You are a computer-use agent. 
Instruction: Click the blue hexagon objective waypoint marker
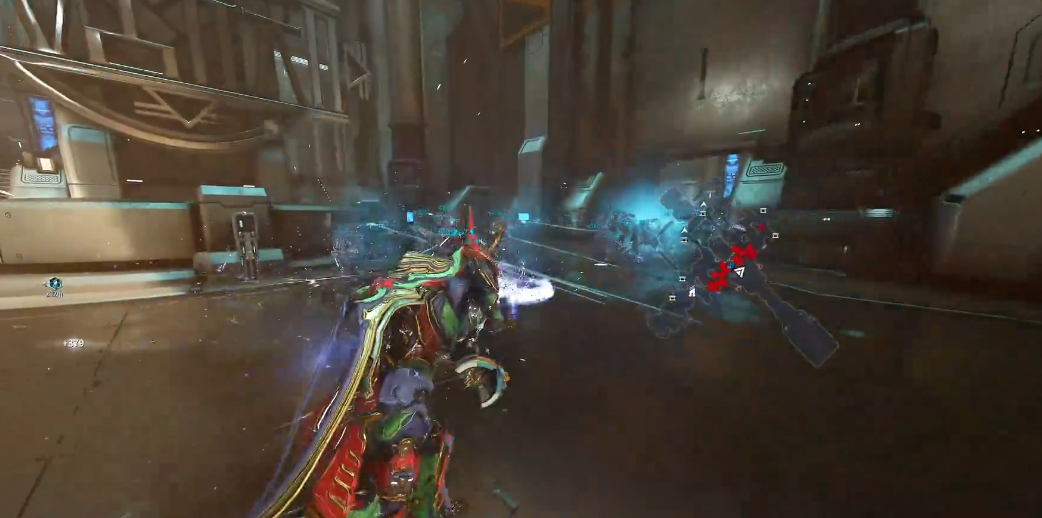click(53, 284)
